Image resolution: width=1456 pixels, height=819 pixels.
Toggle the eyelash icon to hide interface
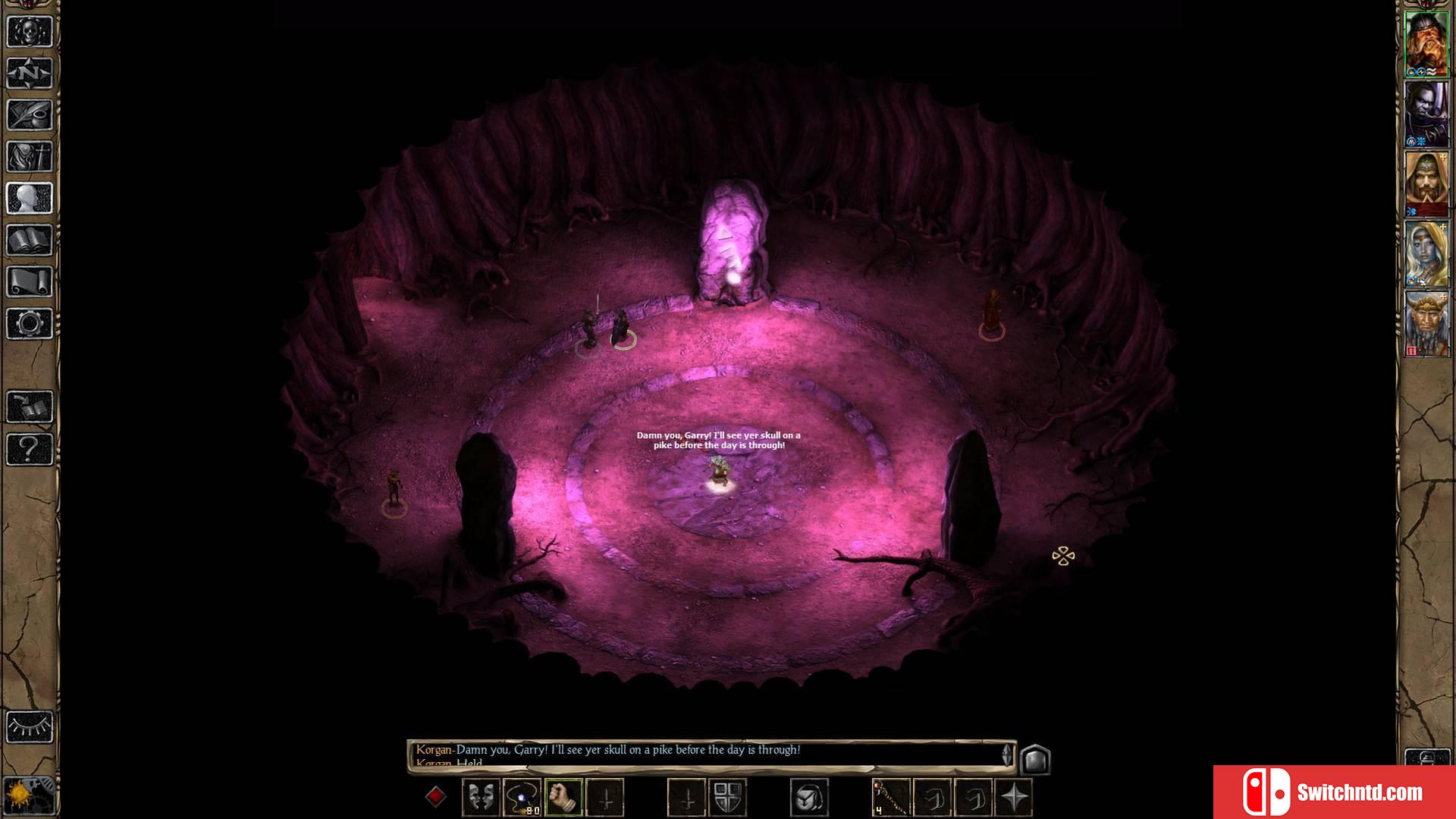pyautogui.click(x=30, y=727)
